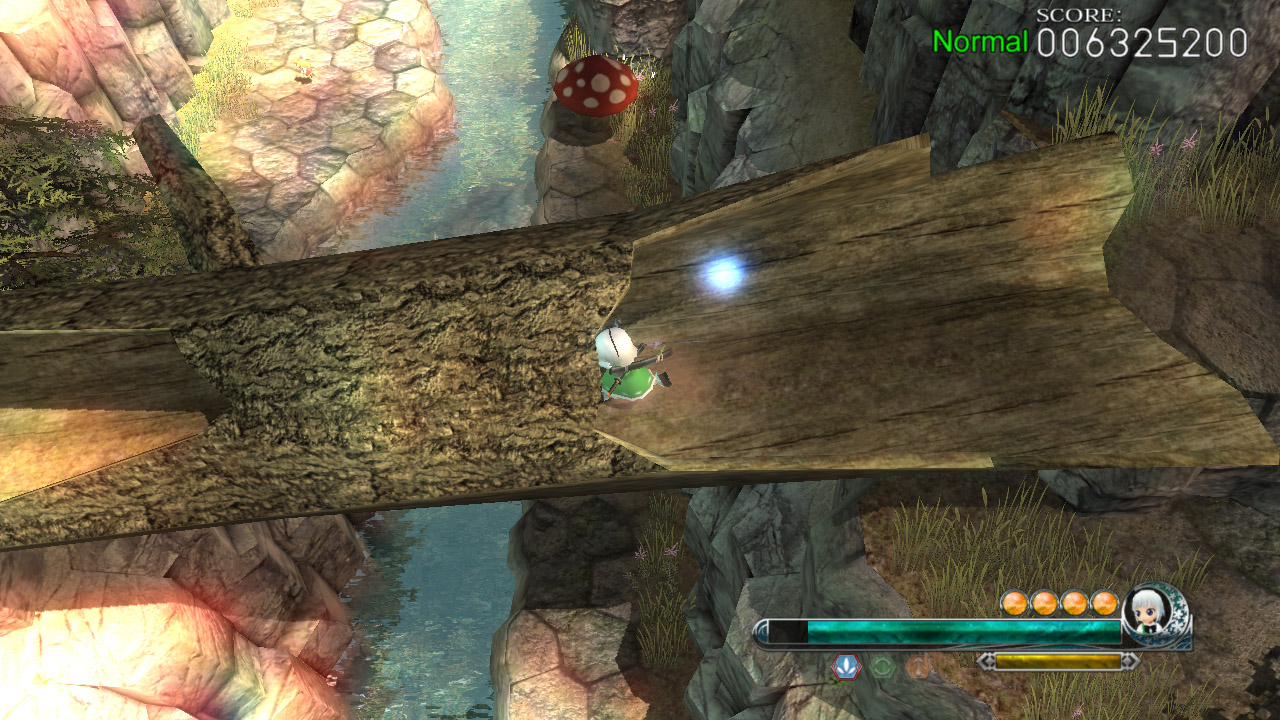Viewport: 1280px width, 720px height.
Task: Expand the yellow gauge left arrow
Action: pyautogui.click(x=984, y=661)
